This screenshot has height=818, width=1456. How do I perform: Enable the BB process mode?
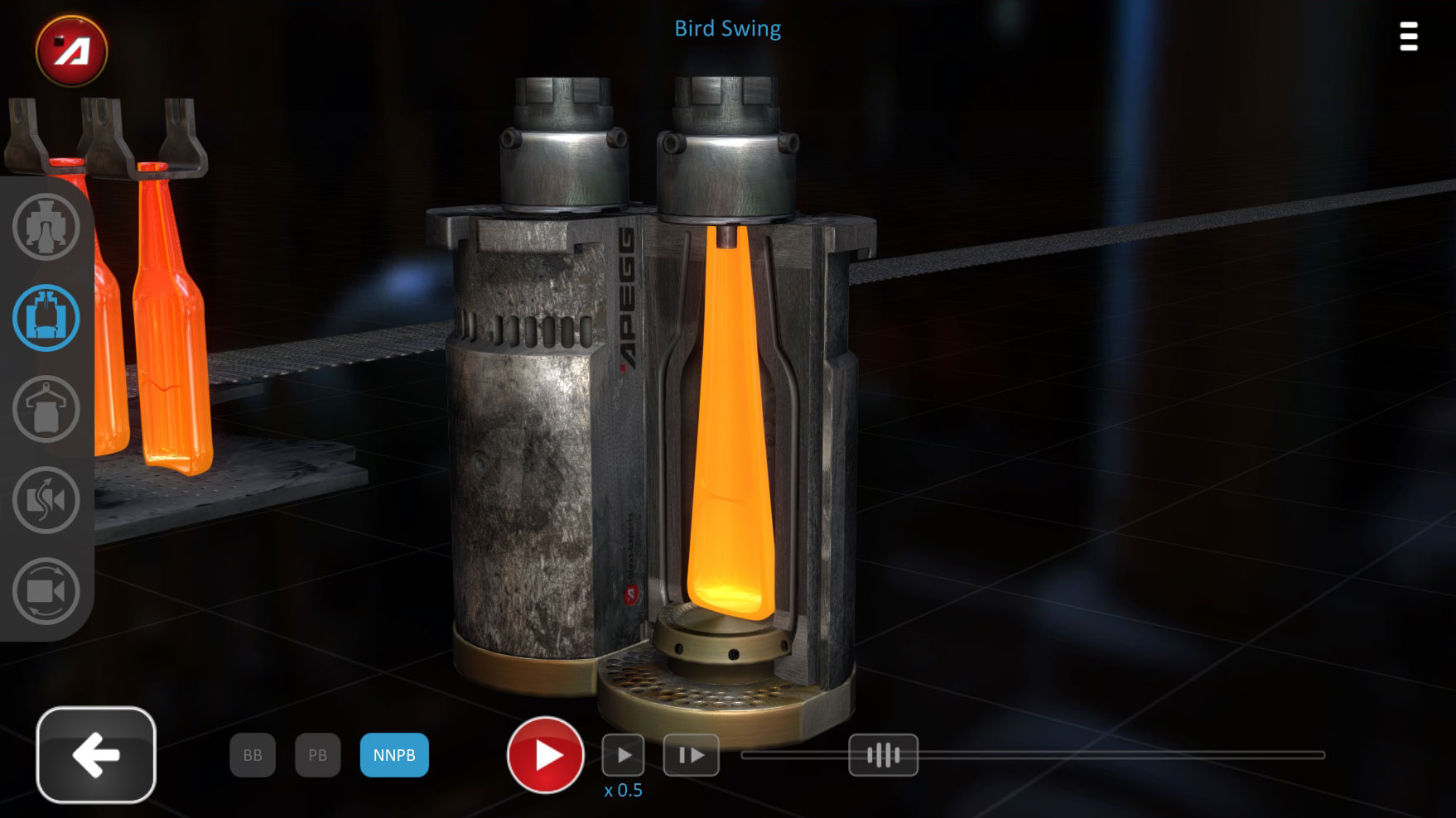[253, 754]
